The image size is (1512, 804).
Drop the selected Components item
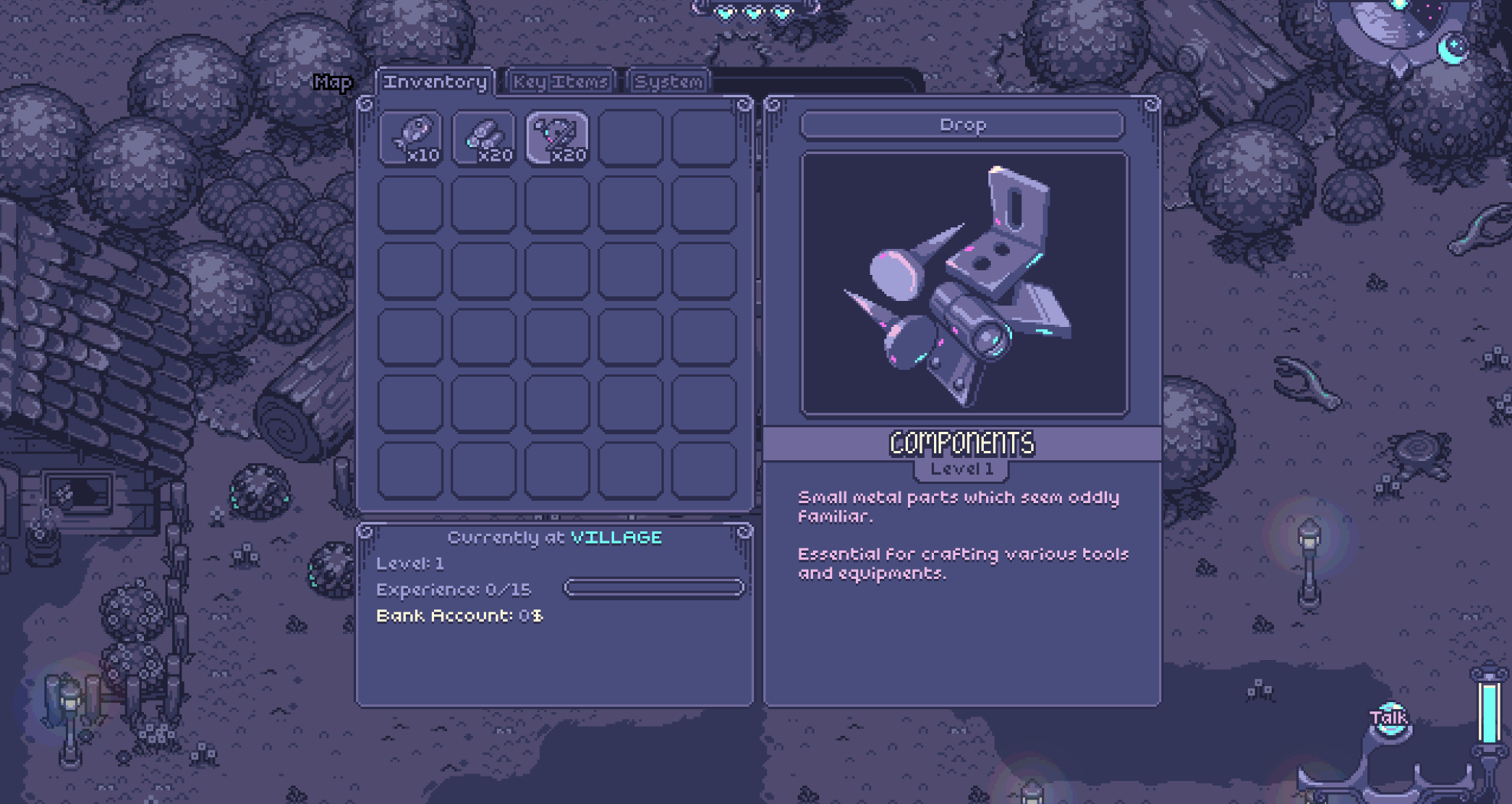point(962,125)
